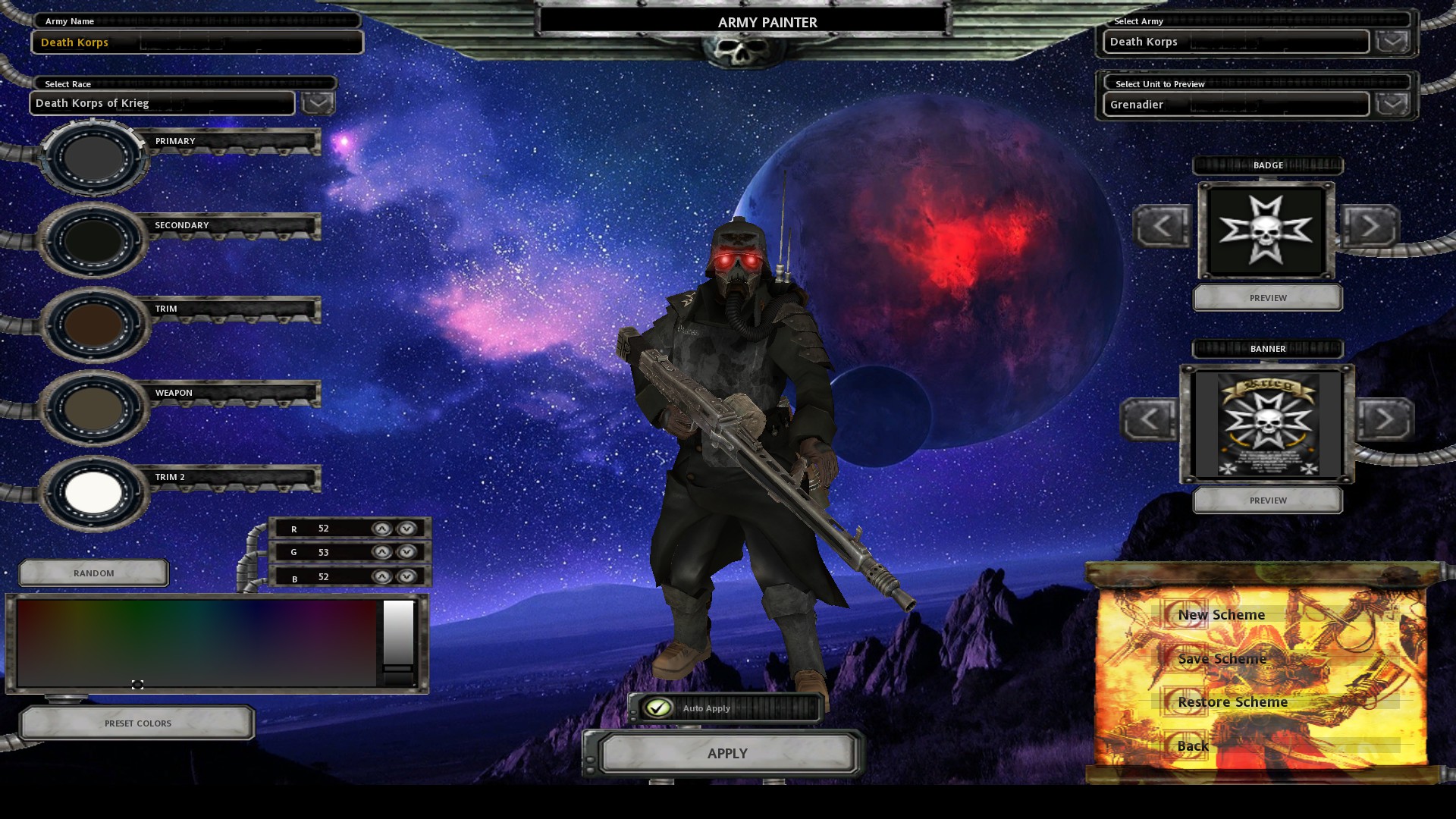Open the Select Army dropdown
The height and width of the screenshot is (819, 1456).
(1392, 41)
